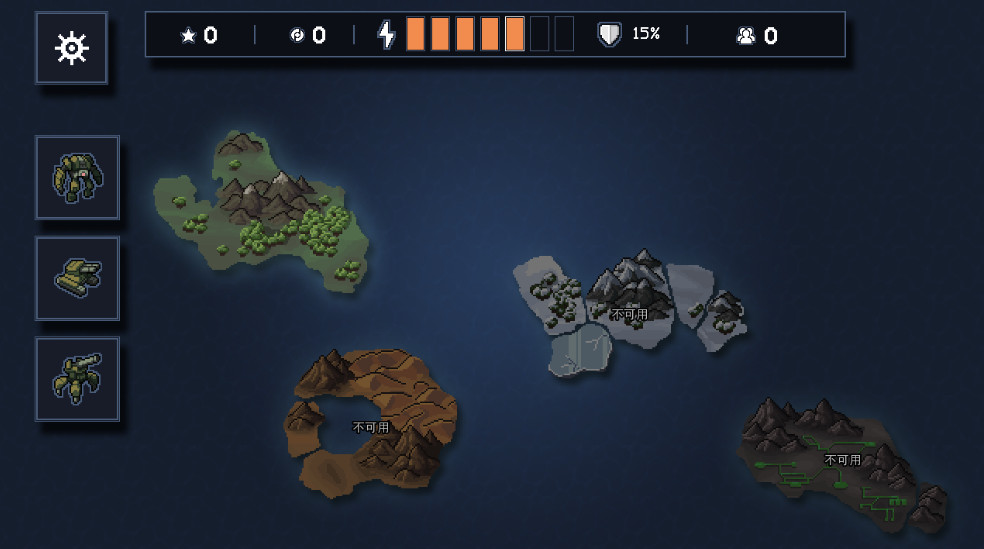Pick the artillery walker unit button
This screenshot has height=549, width=984.
(x=77, y=379)
